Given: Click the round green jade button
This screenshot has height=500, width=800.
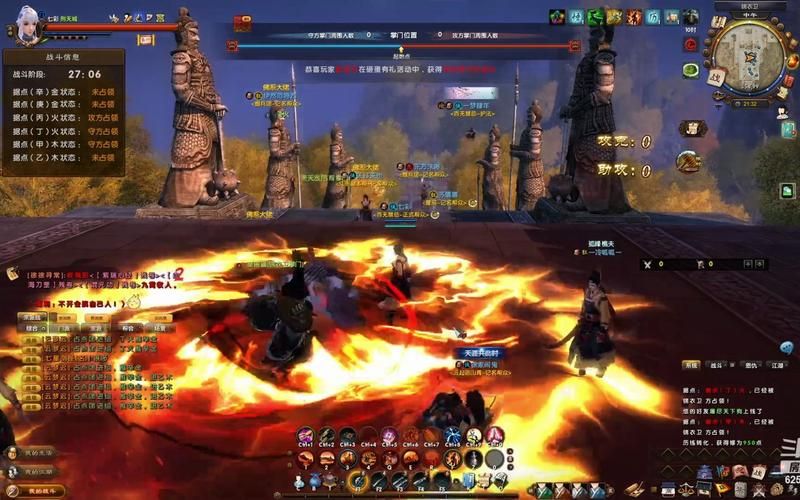Looking at the screenshot, I should (x=690, y=70).
